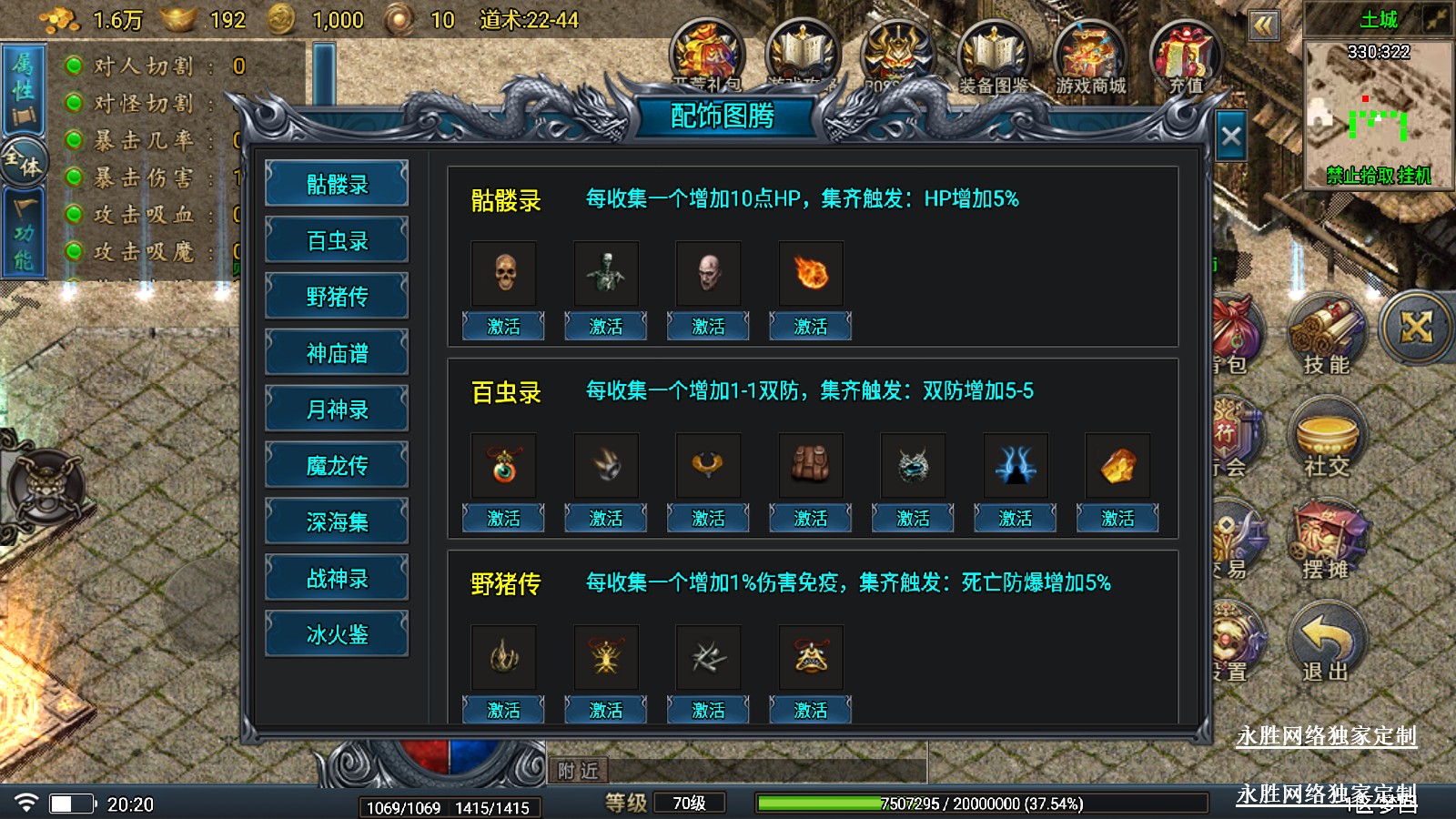The image size is (1456, 819).
Task: Open the 野猪传 category
Action: pos(337,297)
